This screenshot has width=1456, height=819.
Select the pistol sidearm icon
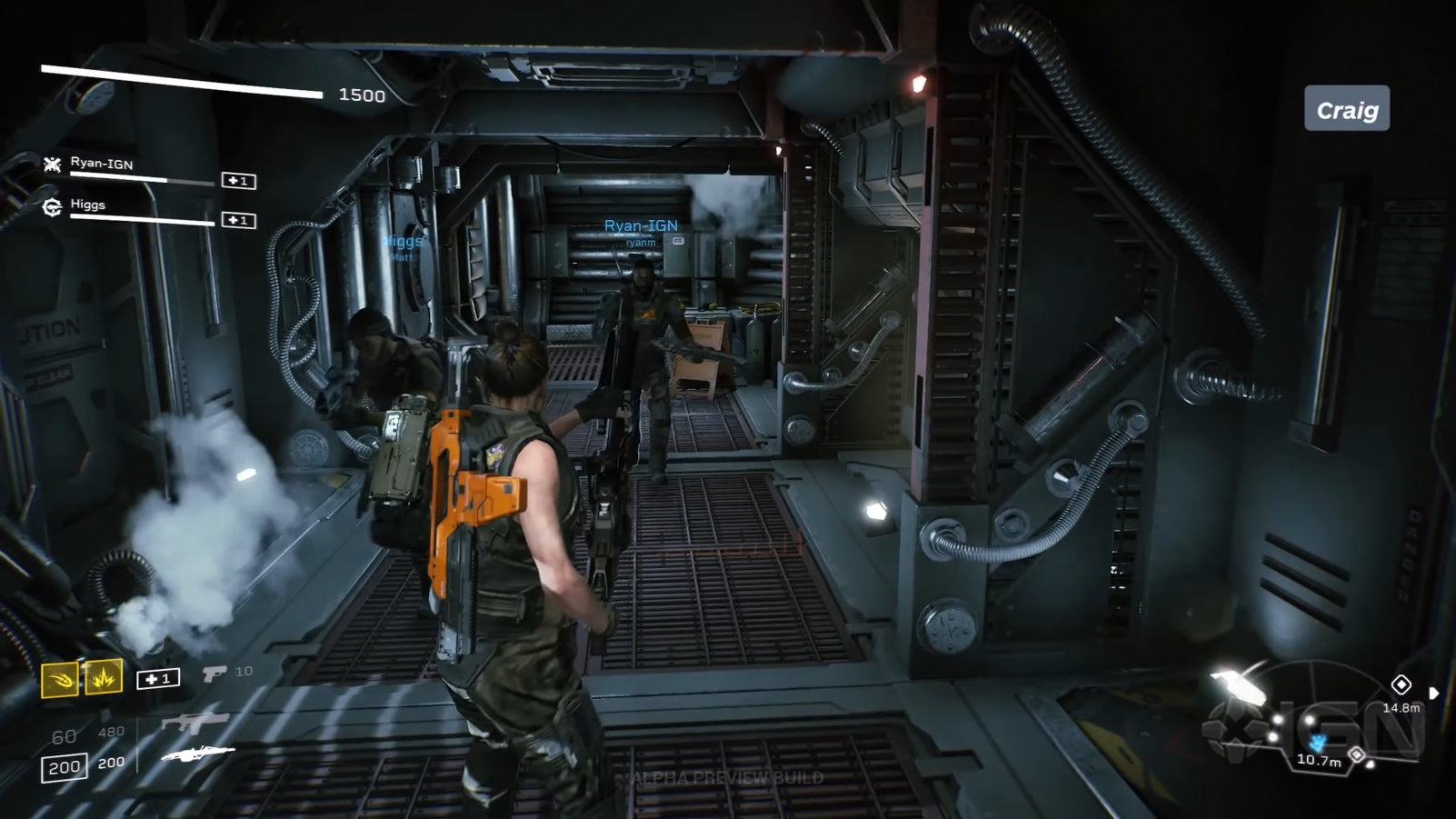point(214,673)
